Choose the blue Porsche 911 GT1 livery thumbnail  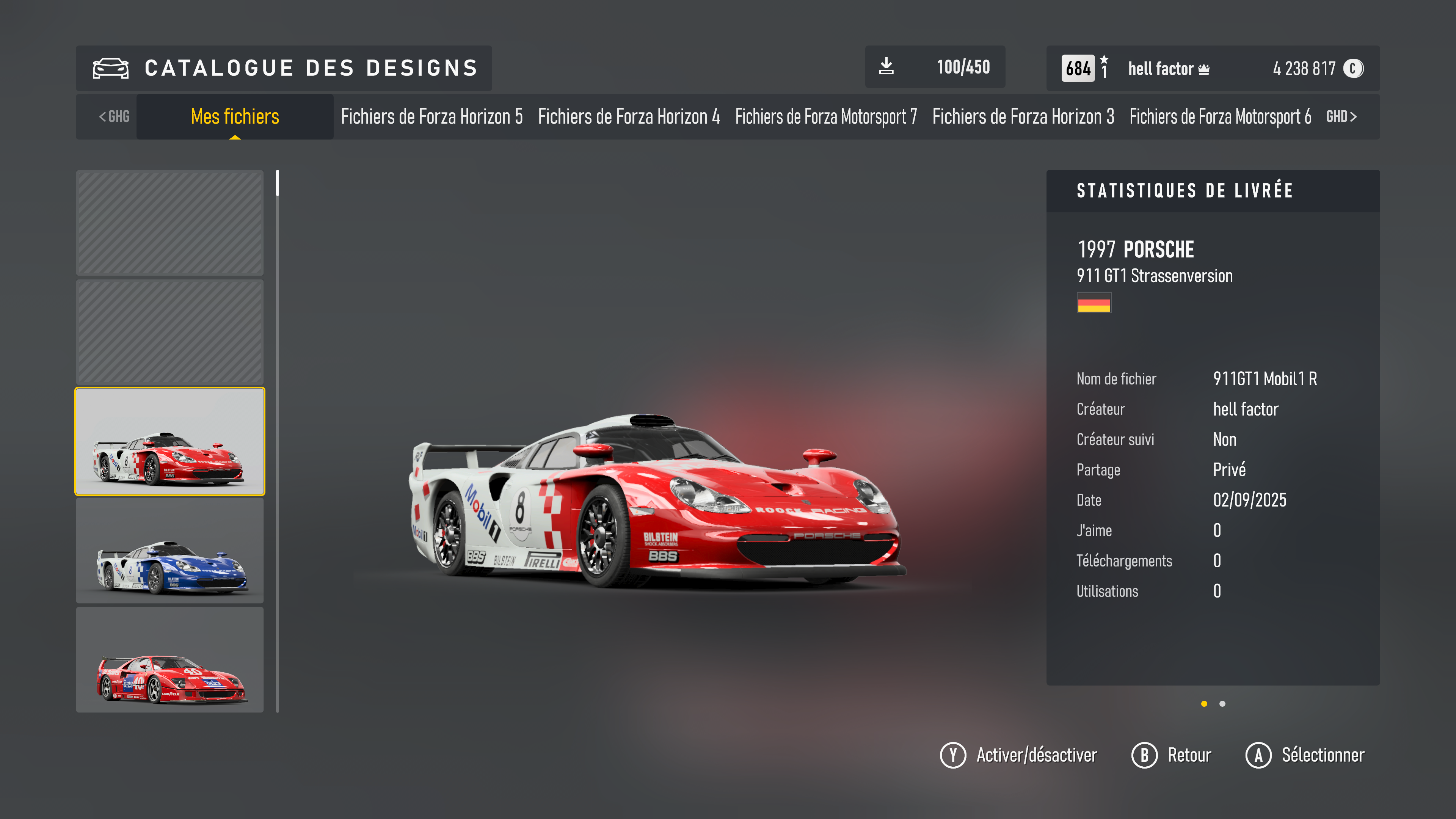click(x=169, y=551)
